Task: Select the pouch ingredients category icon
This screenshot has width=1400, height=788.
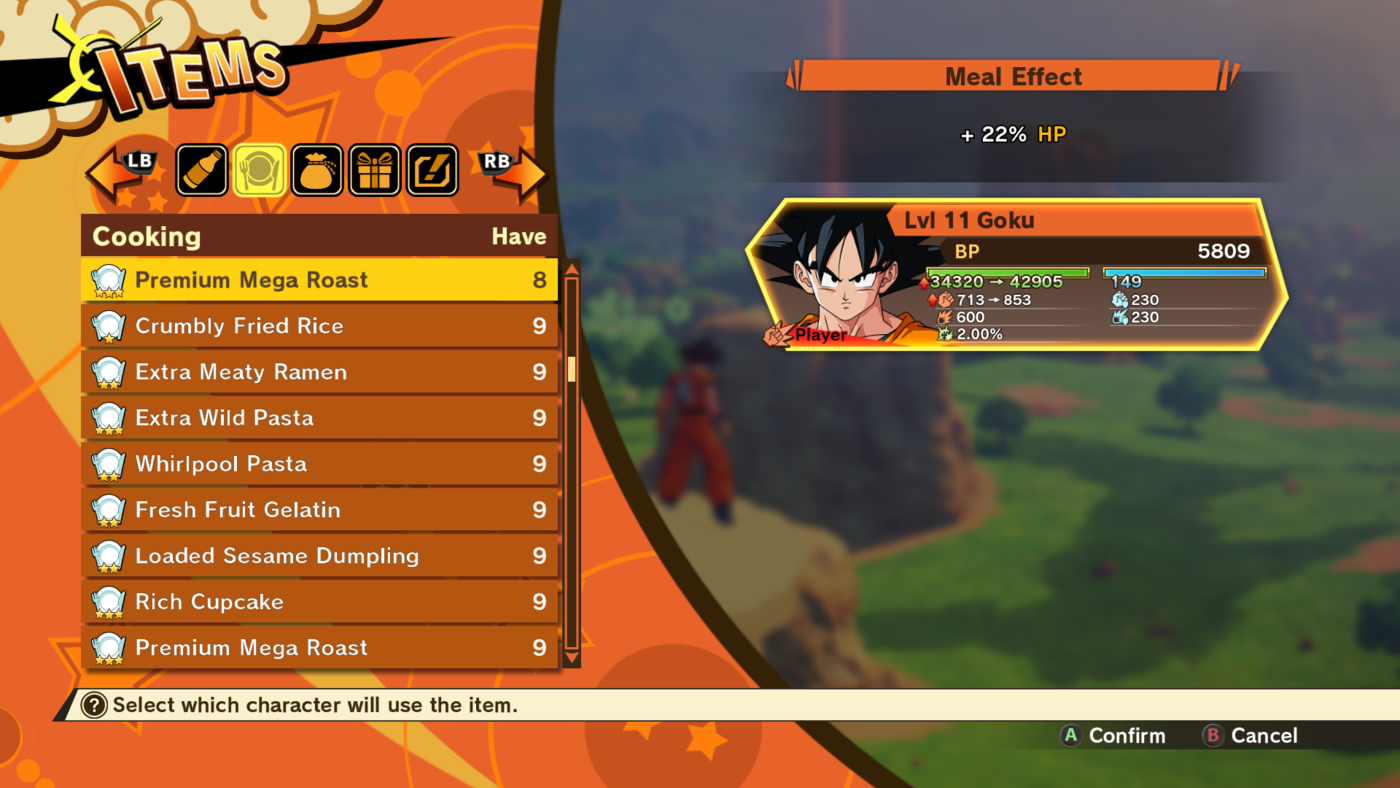Action: click(x=316, y=169)
